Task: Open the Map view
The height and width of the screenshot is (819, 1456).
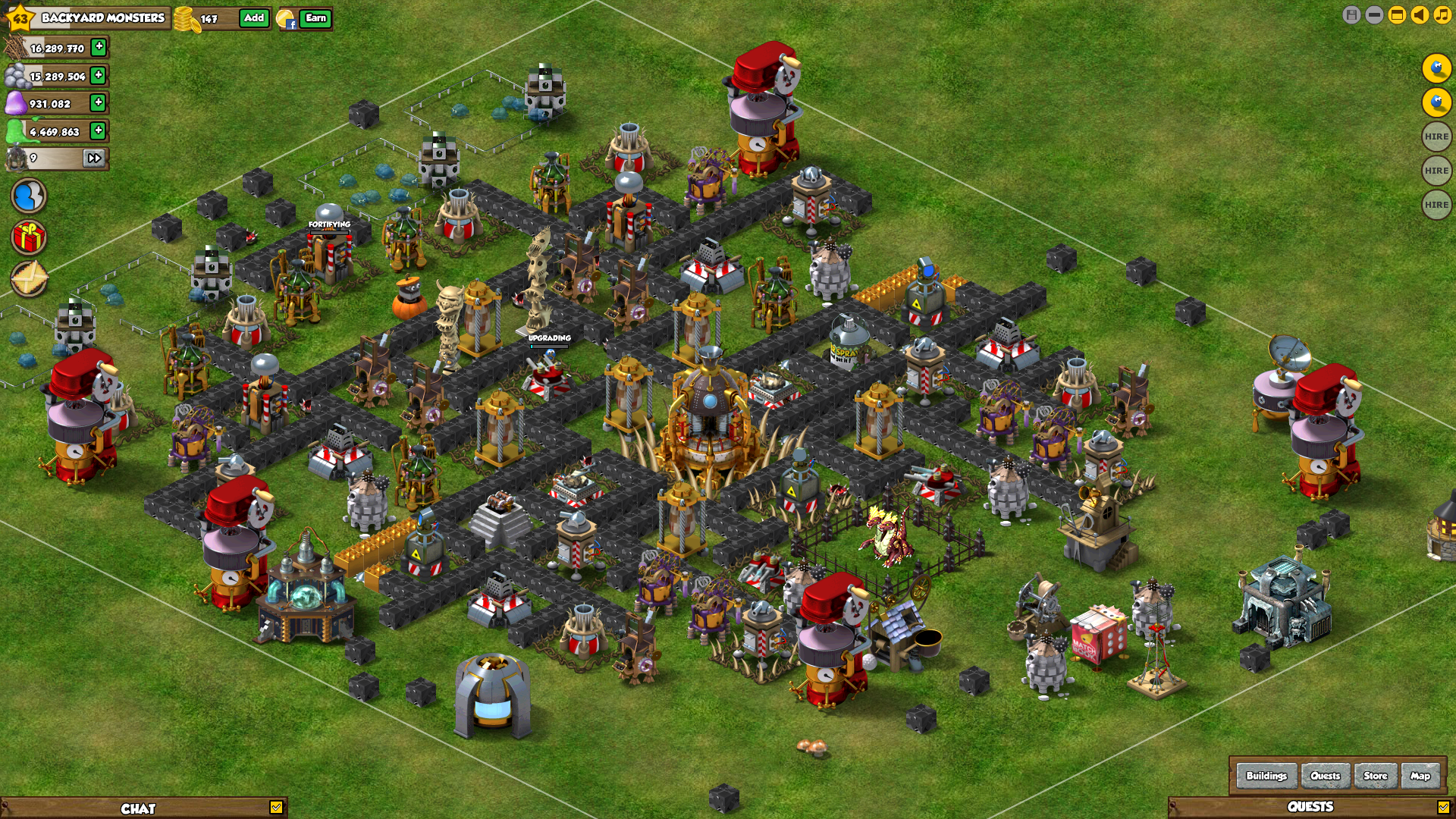Action: [1420, 776]
